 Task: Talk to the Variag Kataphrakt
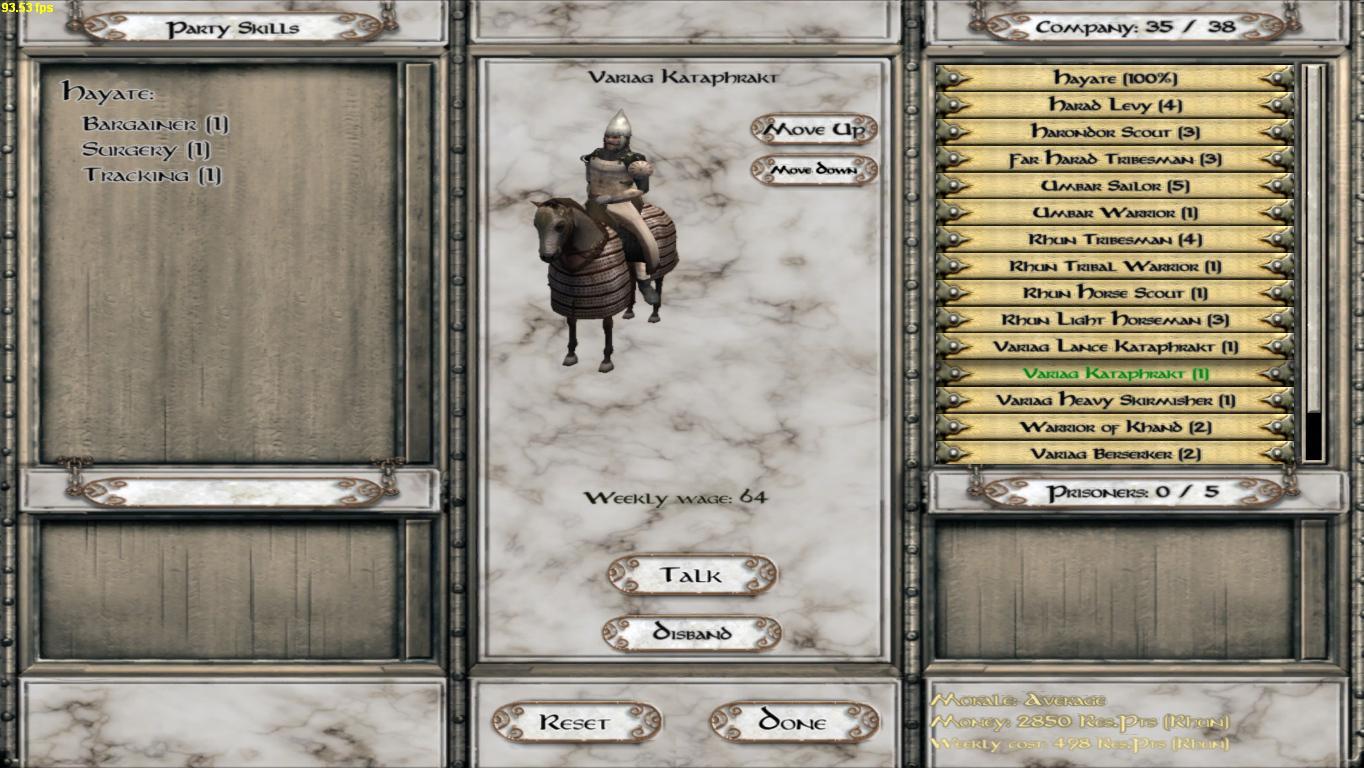(691, 575)
